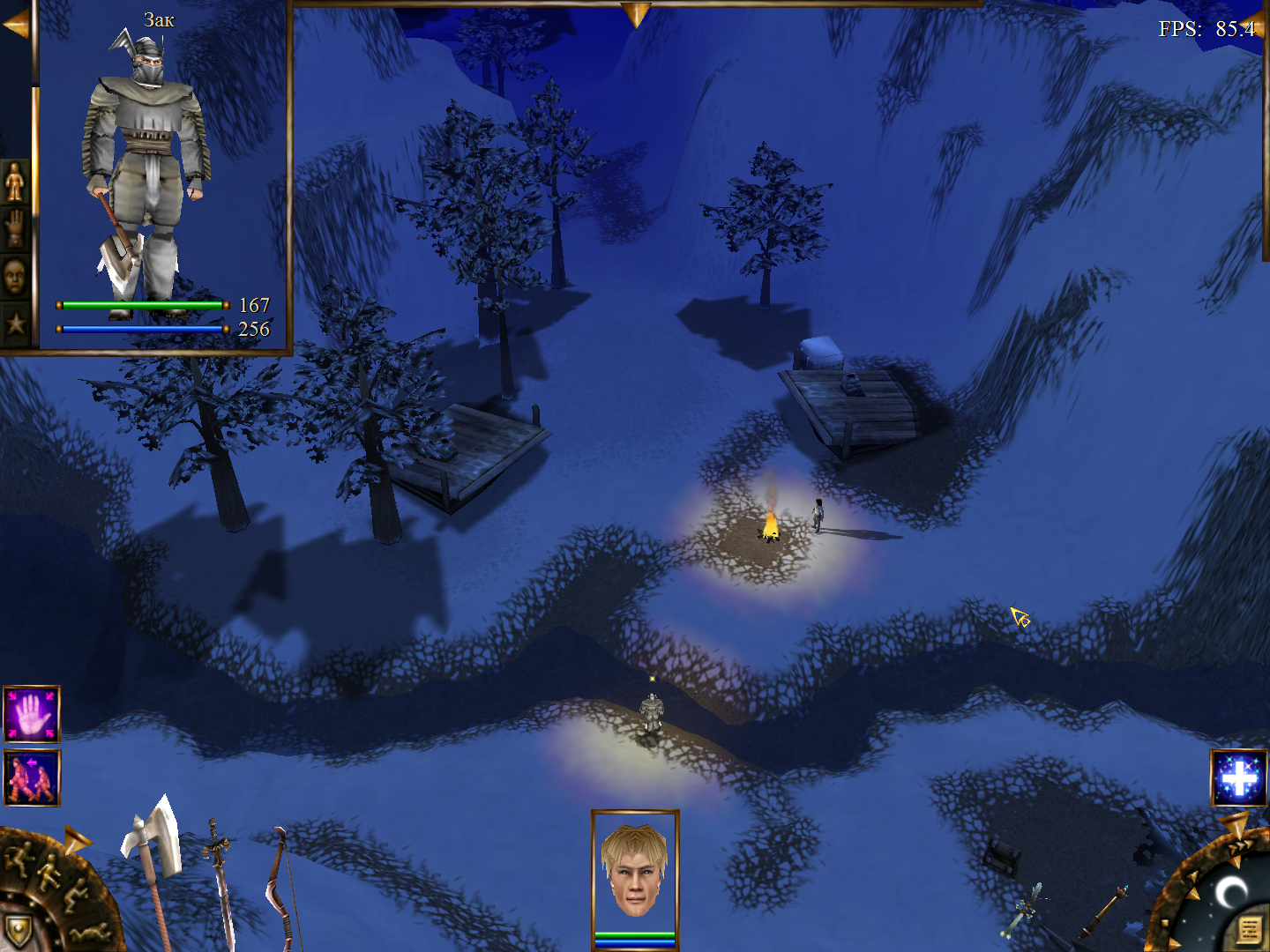Collapse the character panel with the gold arrow

click(16, 26)
